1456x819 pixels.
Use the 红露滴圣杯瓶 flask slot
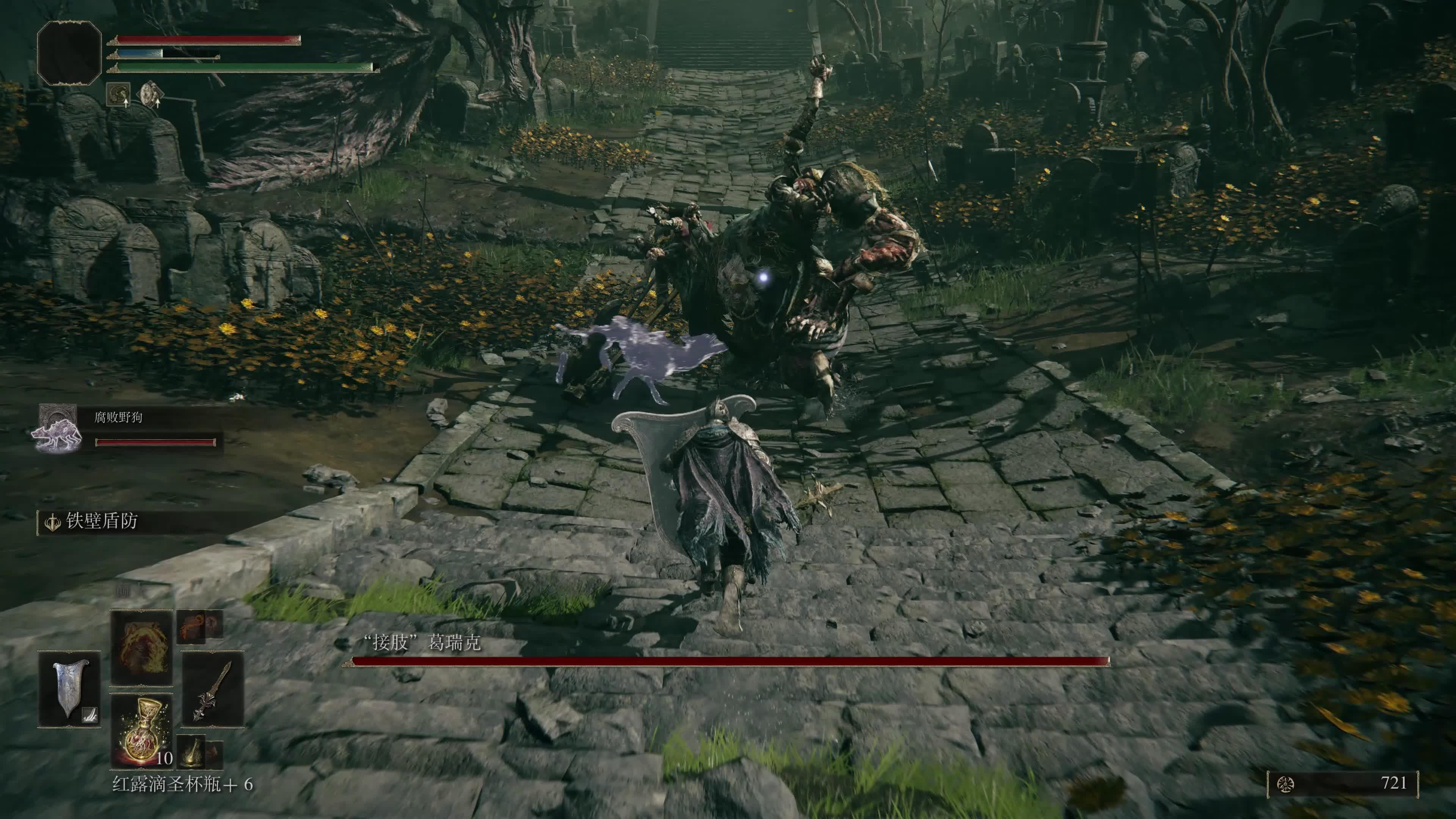coord(141,730)
